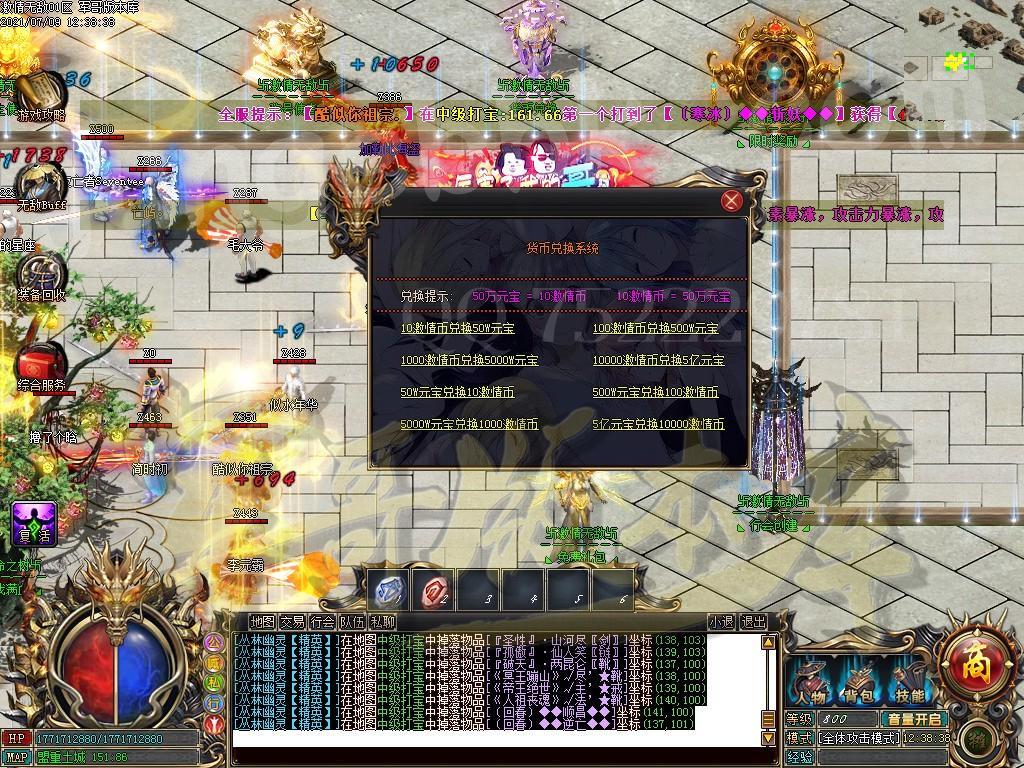Toggle the 音量开启 sound button
The image size is (1024, 768).
(x=911, y=718)
